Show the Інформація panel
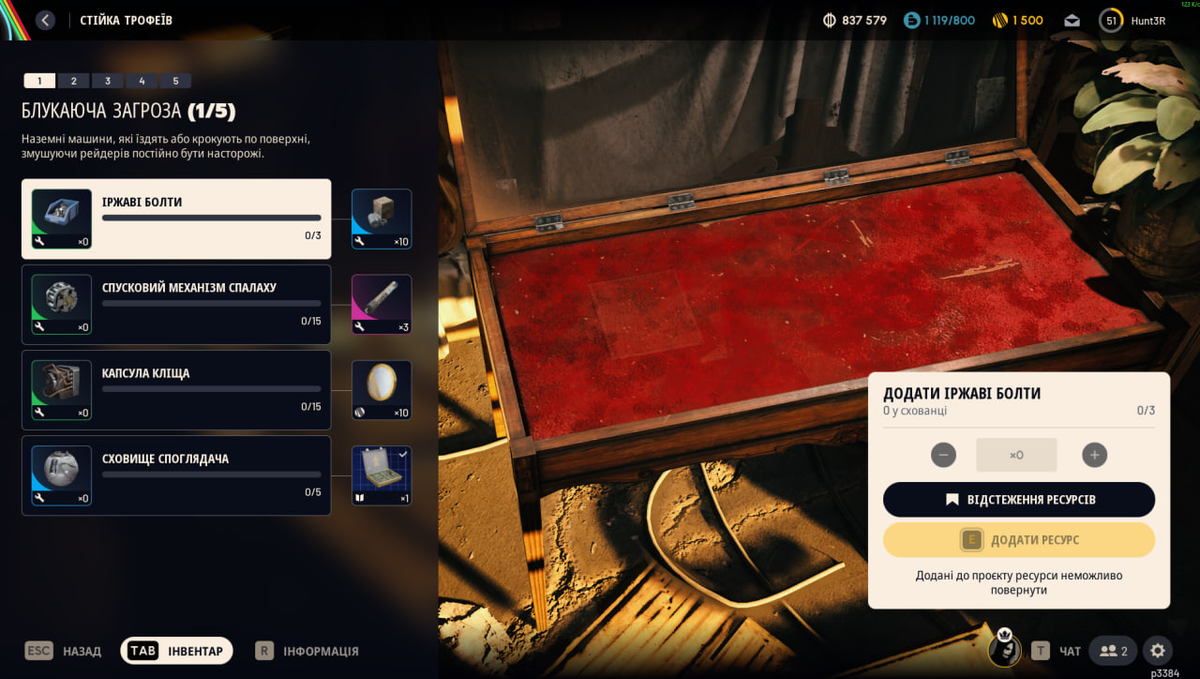This screenshot has height=679, width=1200. [306, 651]
